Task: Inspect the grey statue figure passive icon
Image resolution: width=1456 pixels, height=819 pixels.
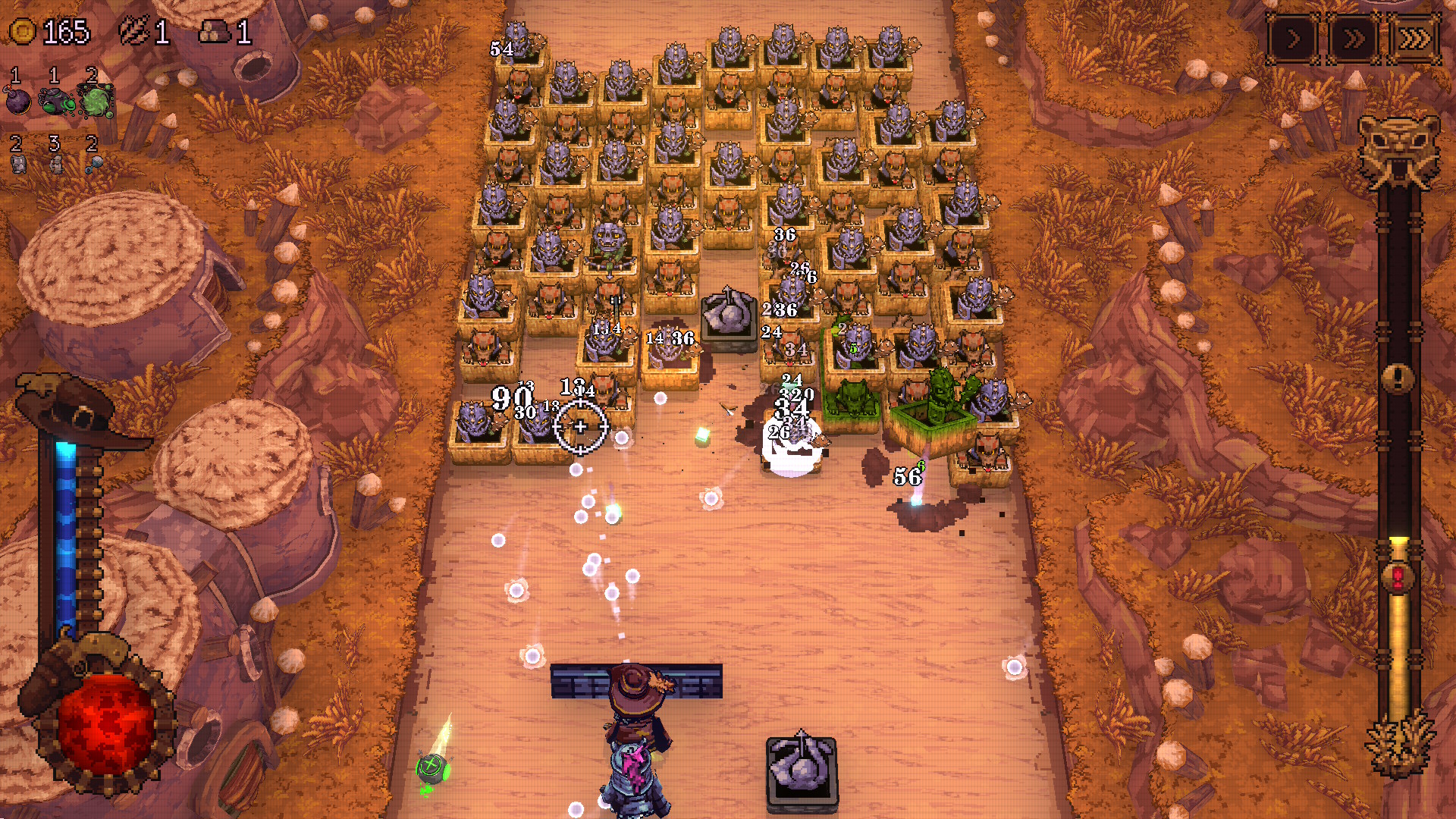Action: 56,164
